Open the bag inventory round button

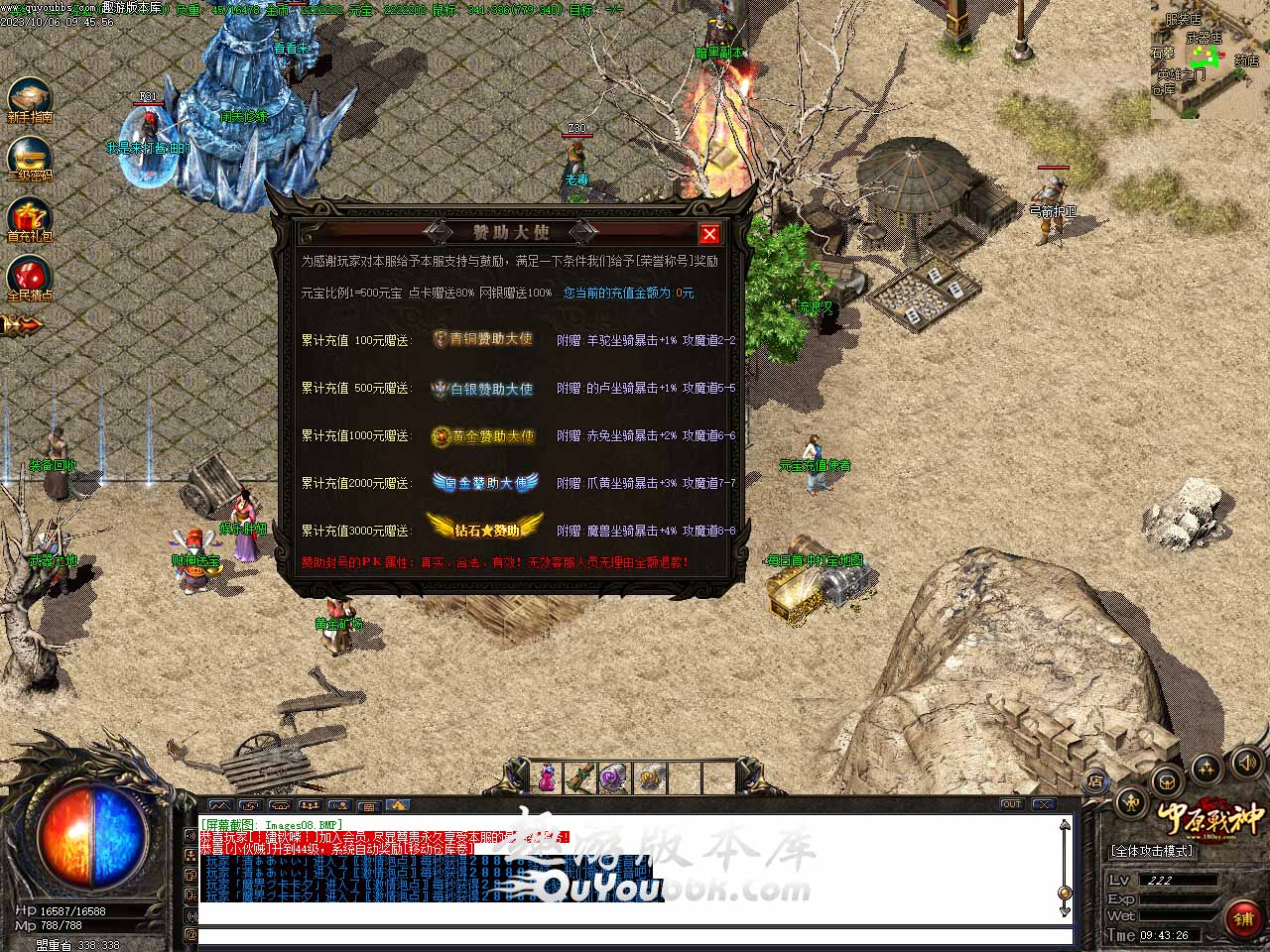[1167, 780]
